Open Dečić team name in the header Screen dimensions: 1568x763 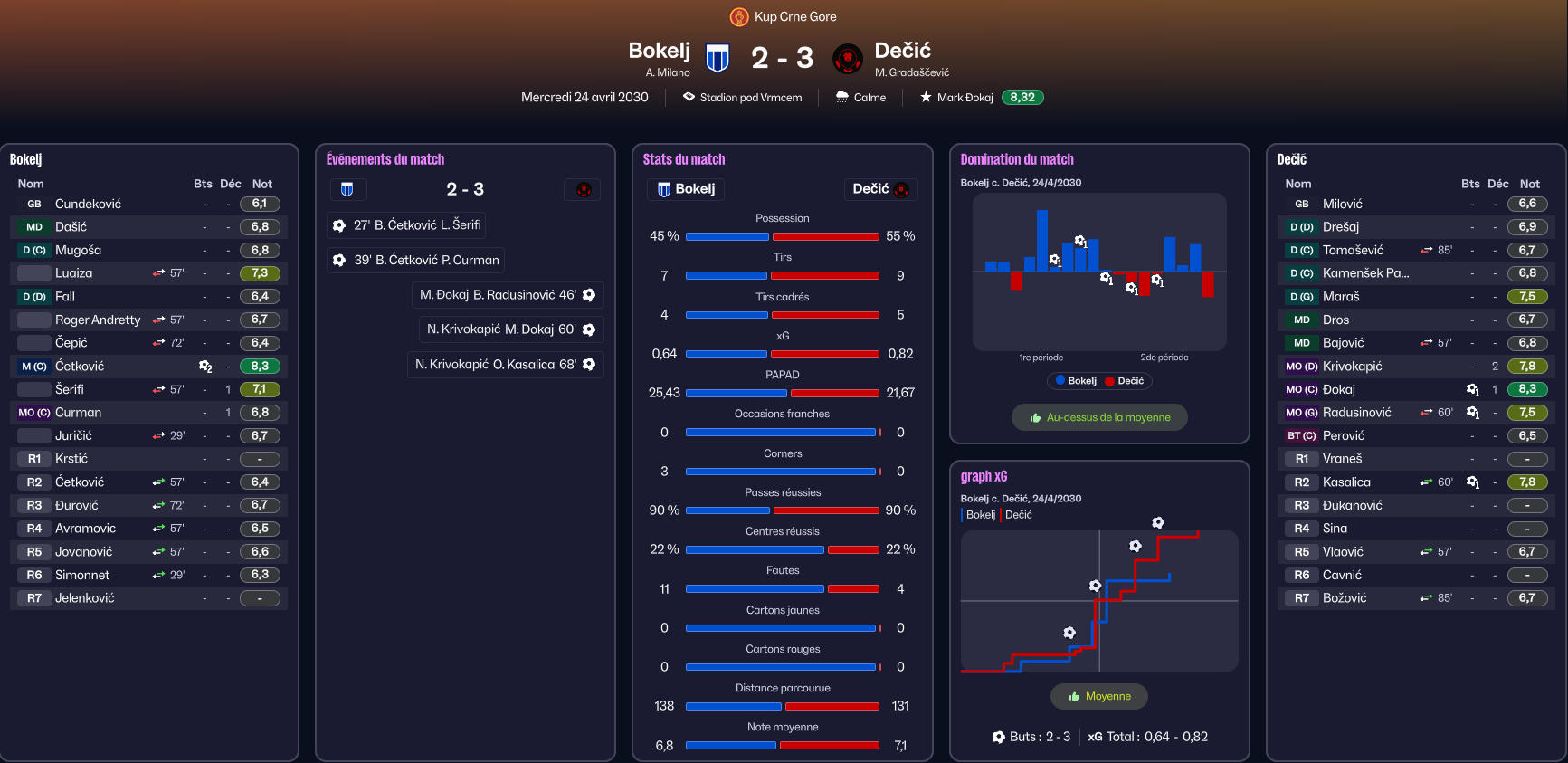[x=902, y=51]
